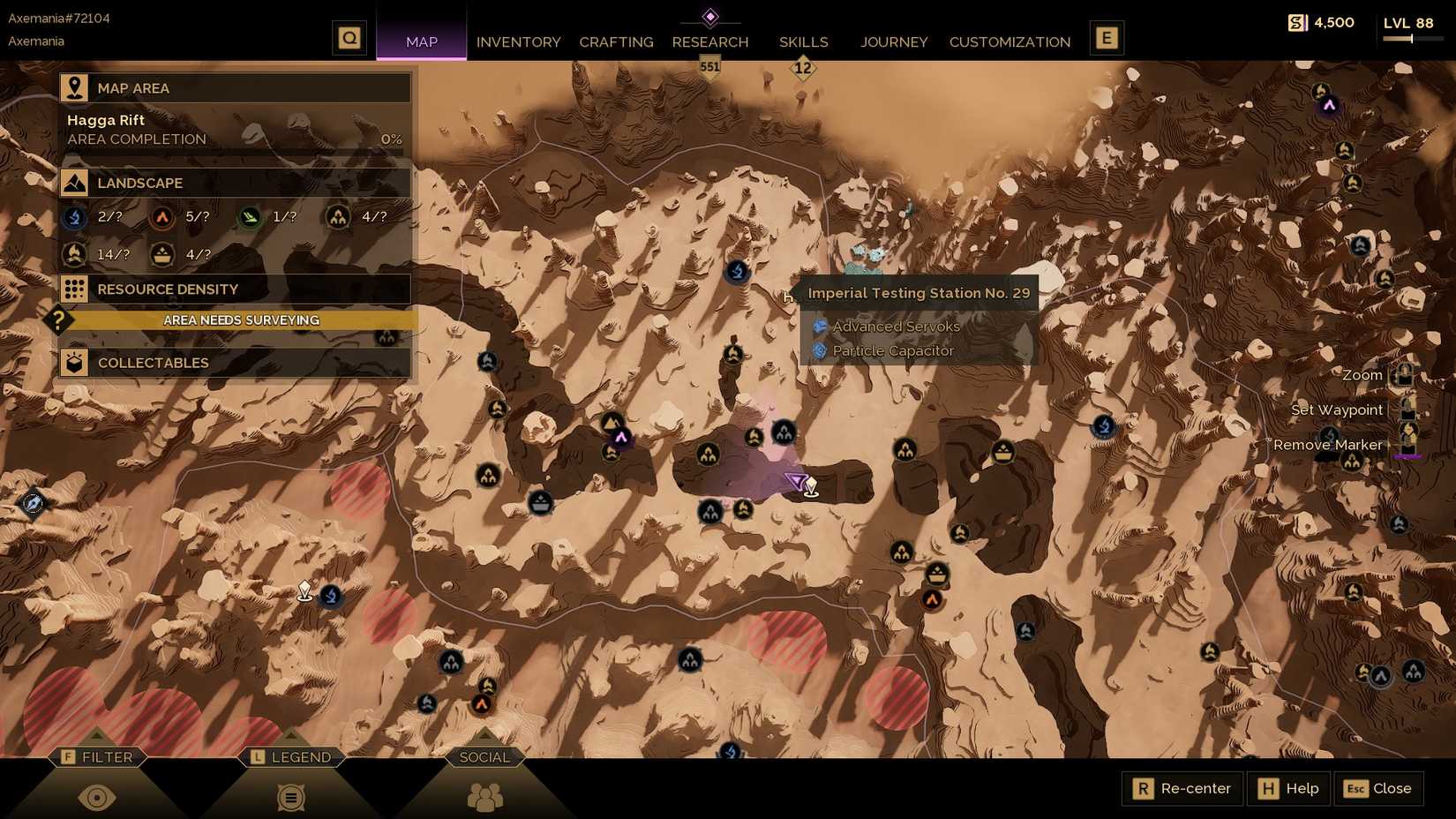Open the Social people icon
The width and height of the screenshot is (1456, 819).
(484, 796)
